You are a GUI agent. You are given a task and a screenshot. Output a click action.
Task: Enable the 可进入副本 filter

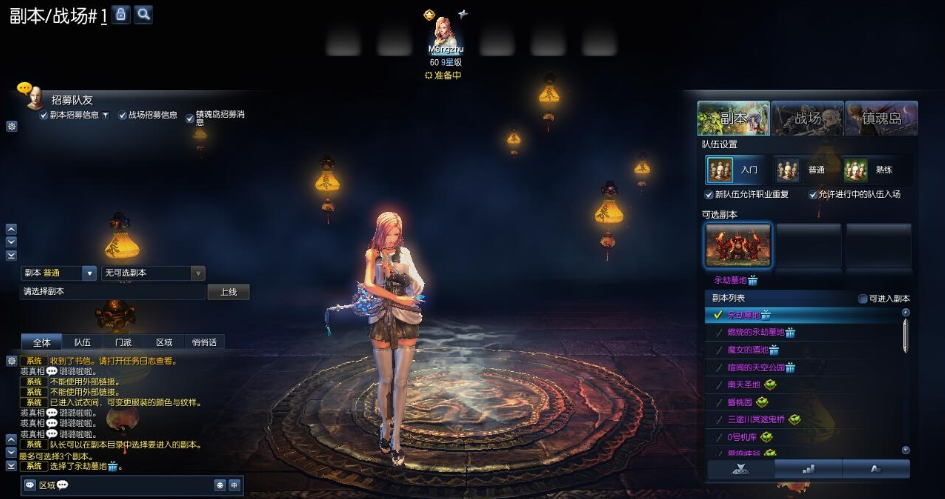[863, 299]
